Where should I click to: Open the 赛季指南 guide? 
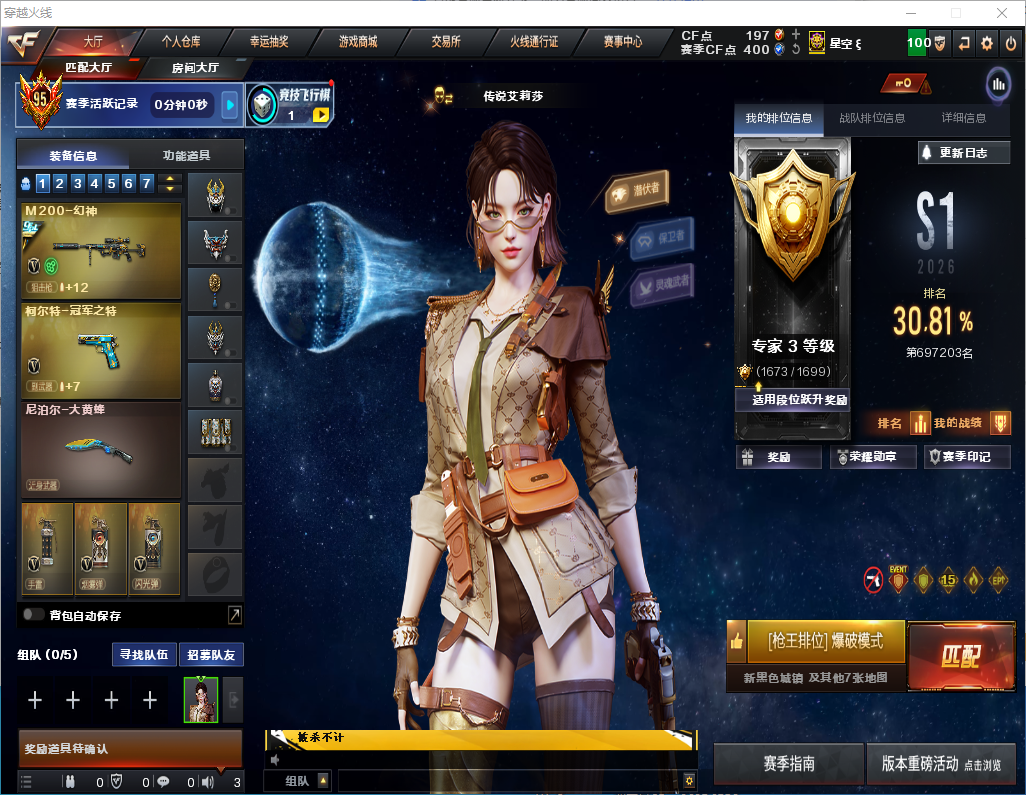coord(788,764)
